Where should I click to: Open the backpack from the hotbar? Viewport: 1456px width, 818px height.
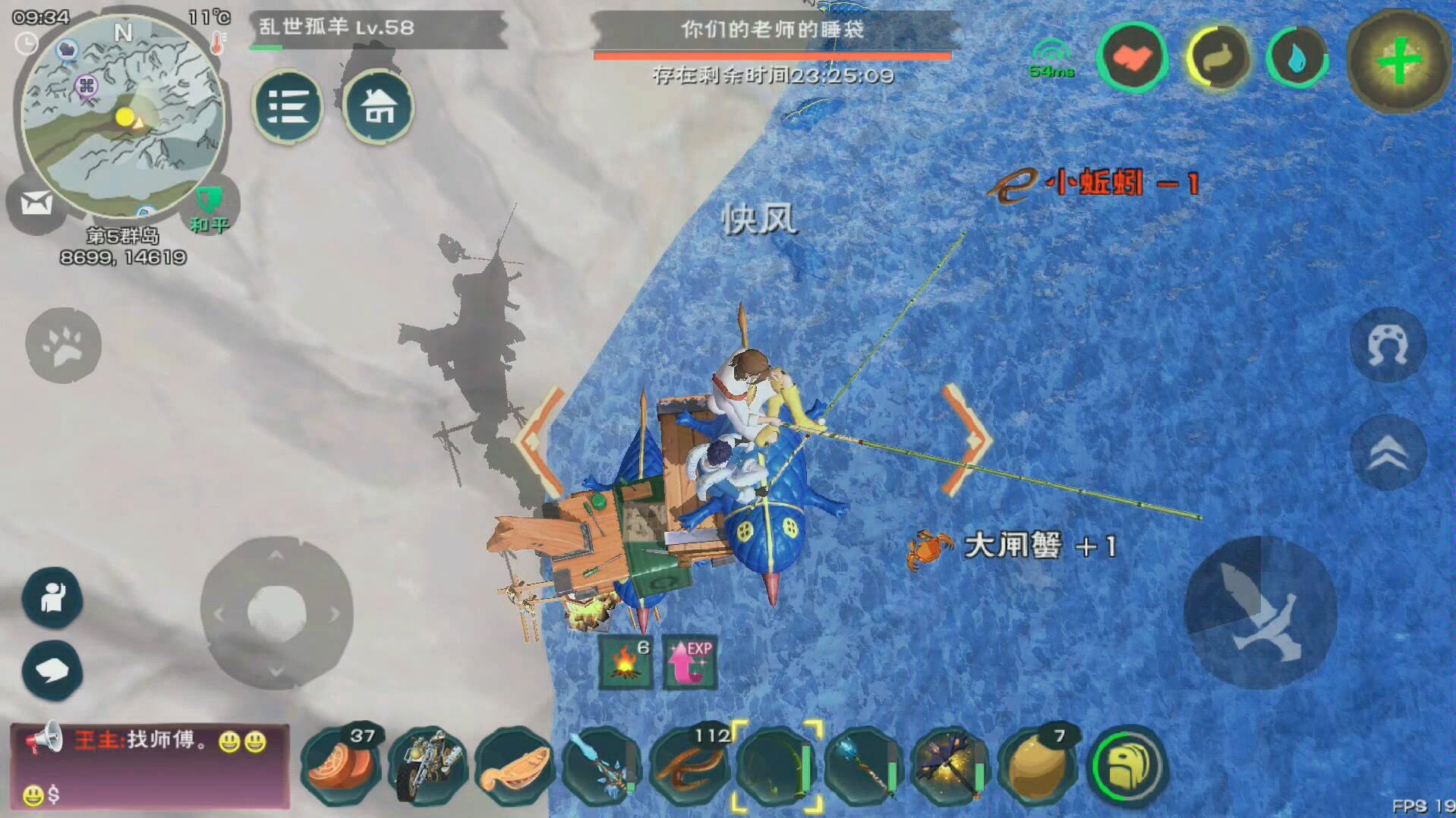click(x=1127, y=766)
